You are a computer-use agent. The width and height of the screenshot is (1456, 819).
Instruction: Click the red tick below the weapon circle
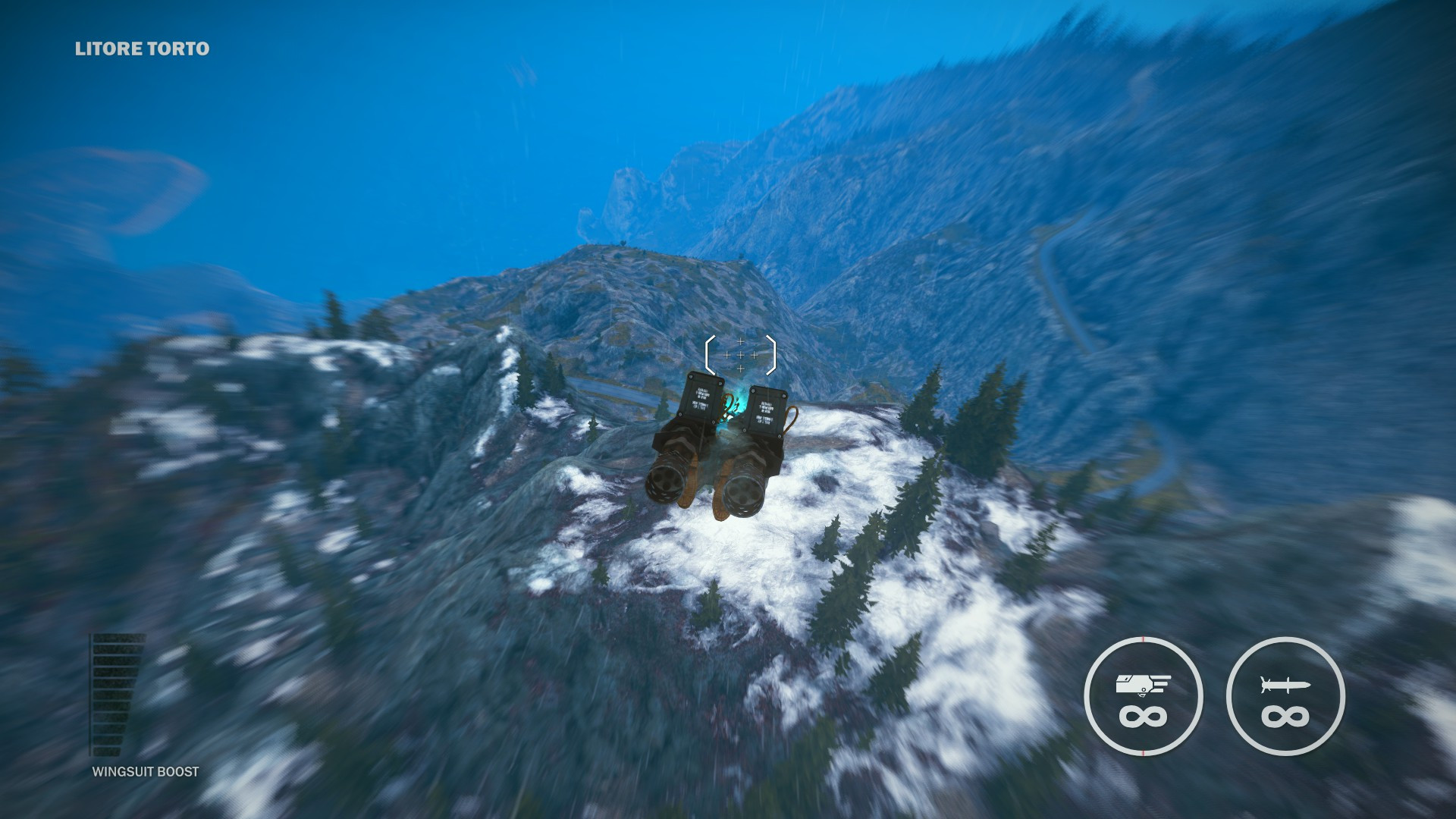[1143, 751]
